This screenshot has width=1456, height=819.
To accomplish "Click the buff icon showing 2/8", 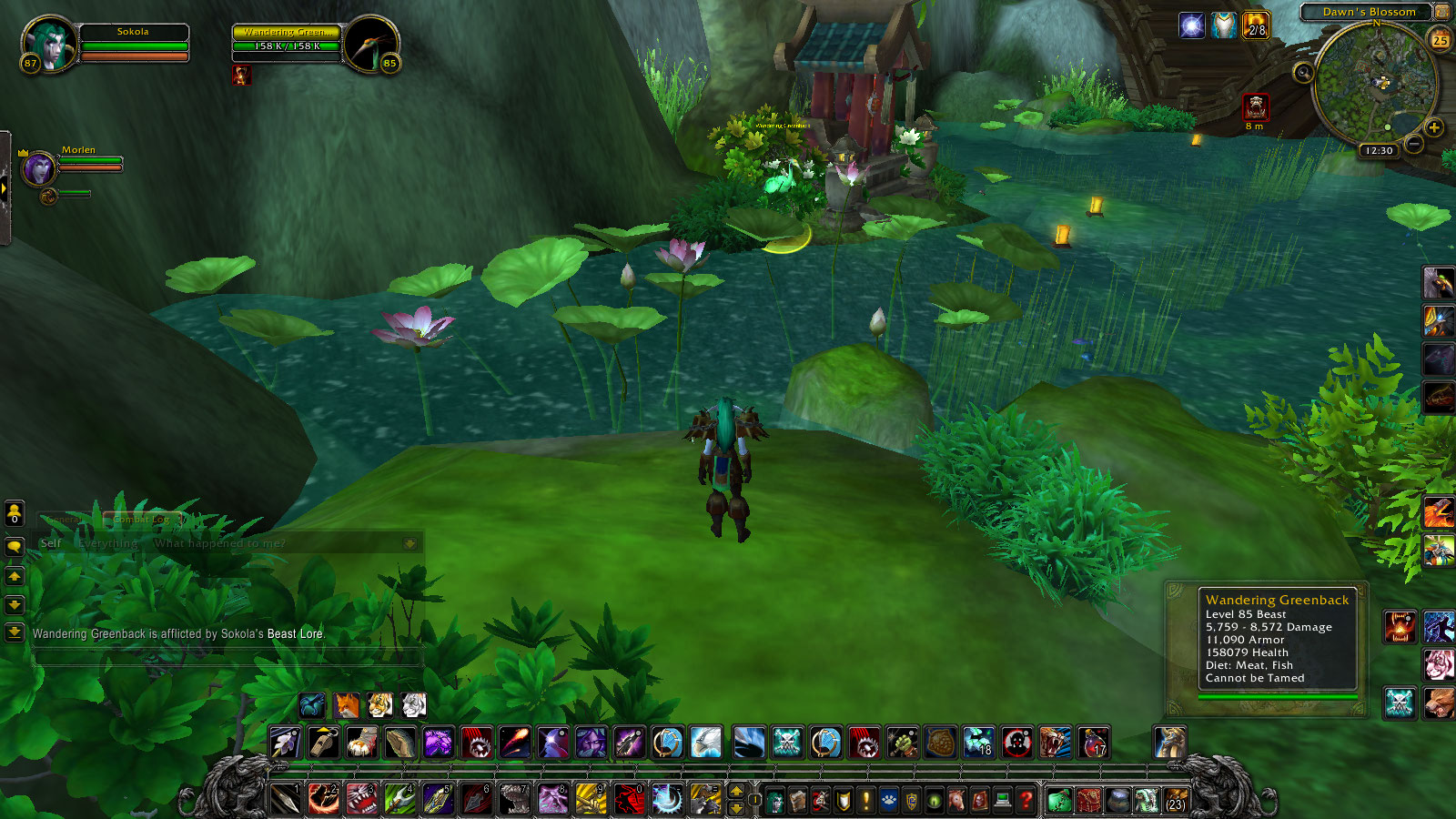I will pos(1255,25).
